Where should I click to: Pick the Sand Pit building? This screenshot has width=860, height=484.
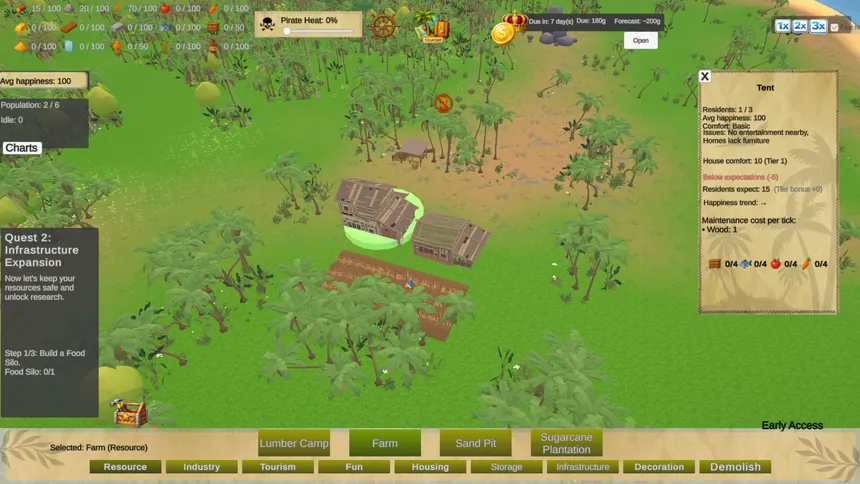[x=475, y=443]
